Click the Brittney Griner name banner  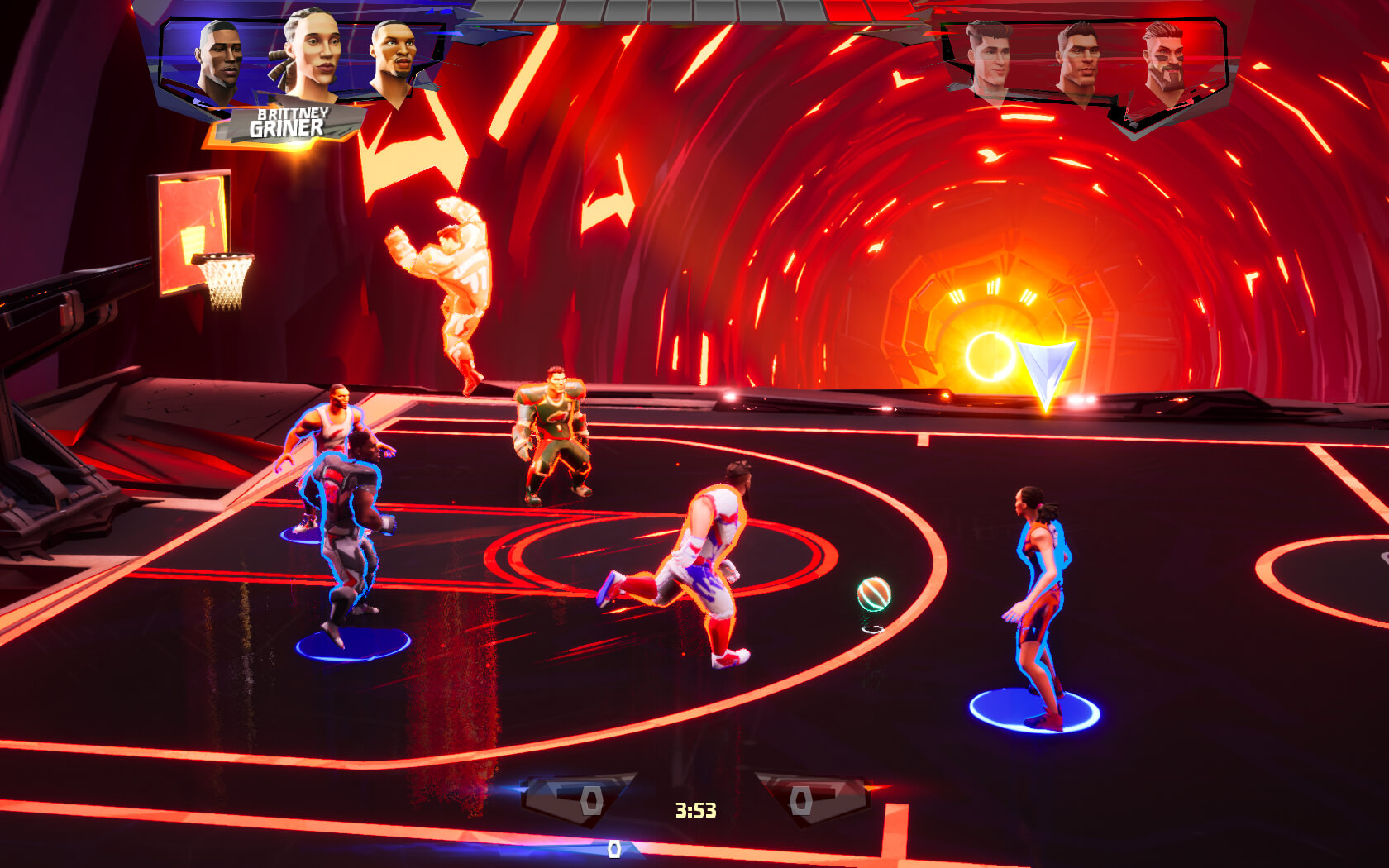coord(287,124)
